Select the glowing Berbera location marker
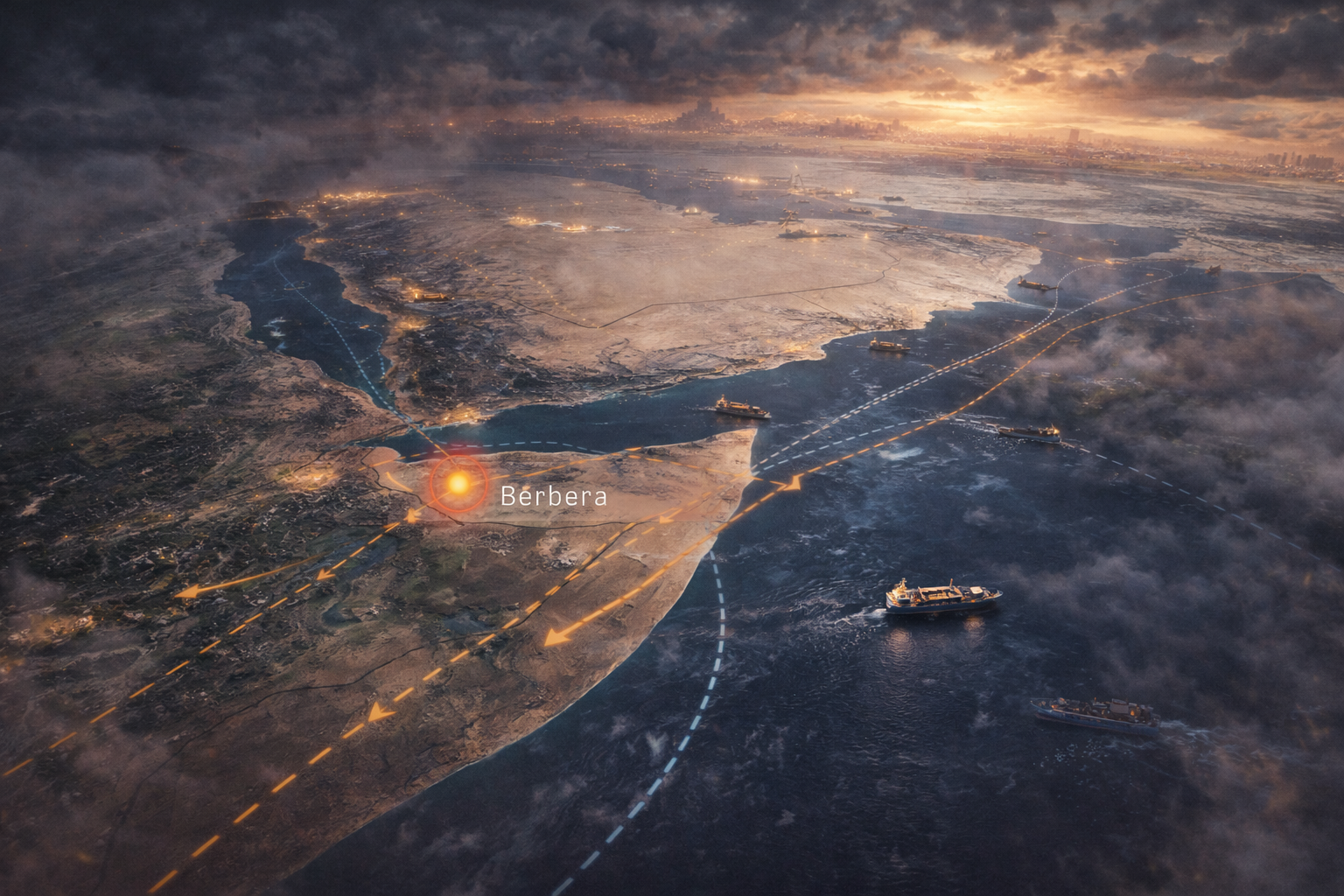Screen dimensions: 1344x896 coord(457,482)
